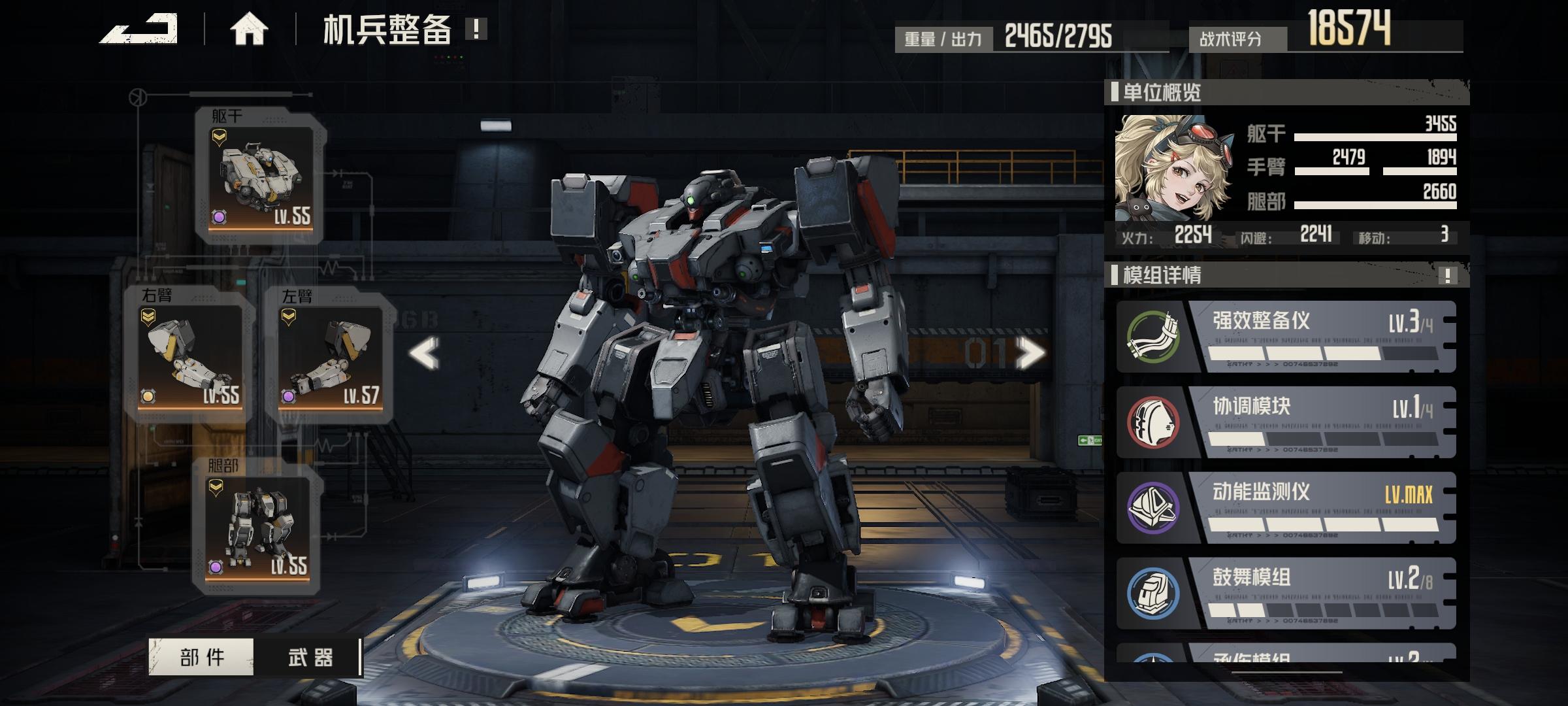Open the 机兵整备 info tooltip
This screenshot has width=1568, height=706.
[x=476, y=29]
